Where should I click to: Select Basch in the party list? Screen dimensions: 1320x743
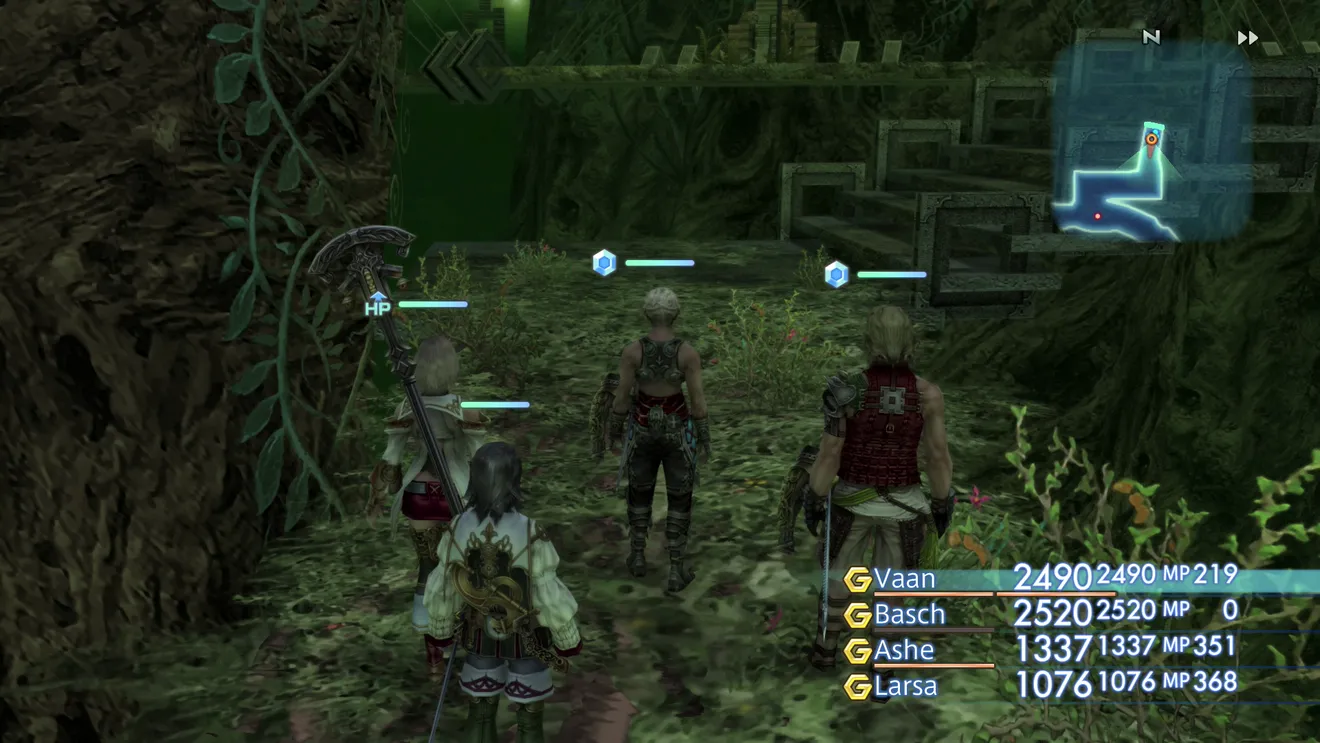909,613
